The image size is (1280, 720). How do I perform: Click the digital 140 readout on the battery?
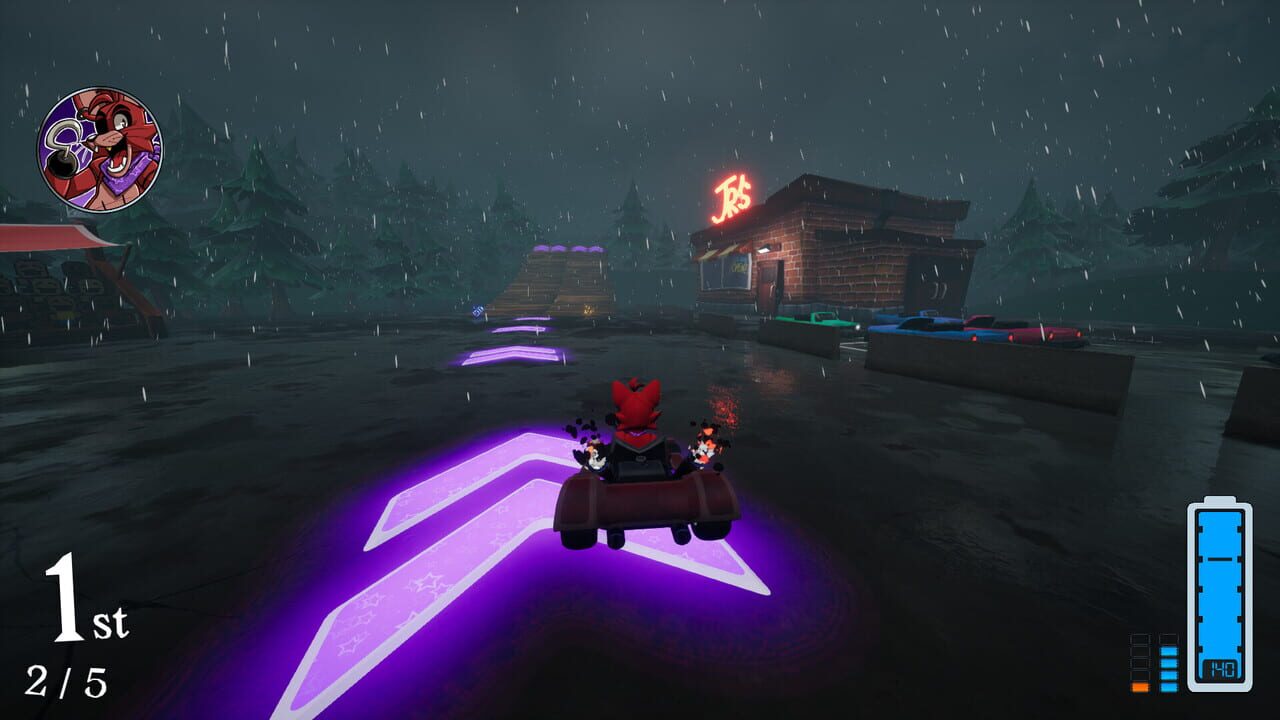point(1221,667)
